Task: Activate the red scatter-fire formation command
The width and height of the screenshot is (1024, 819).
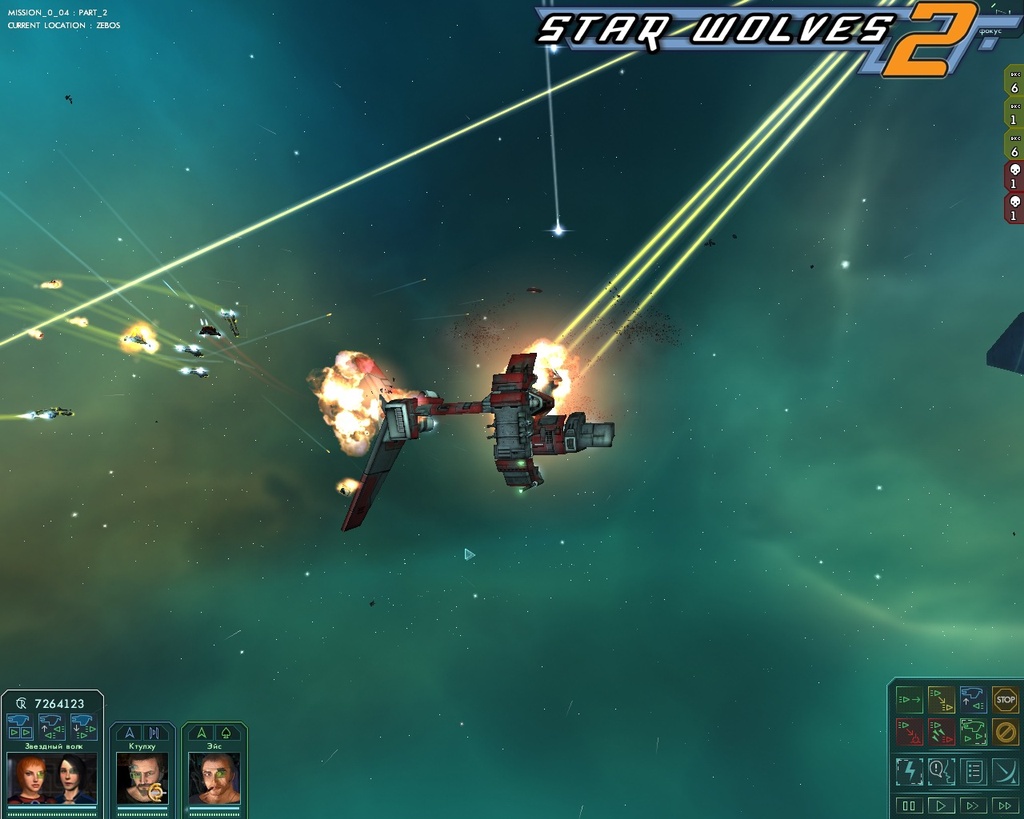Action: coord(941,733)
